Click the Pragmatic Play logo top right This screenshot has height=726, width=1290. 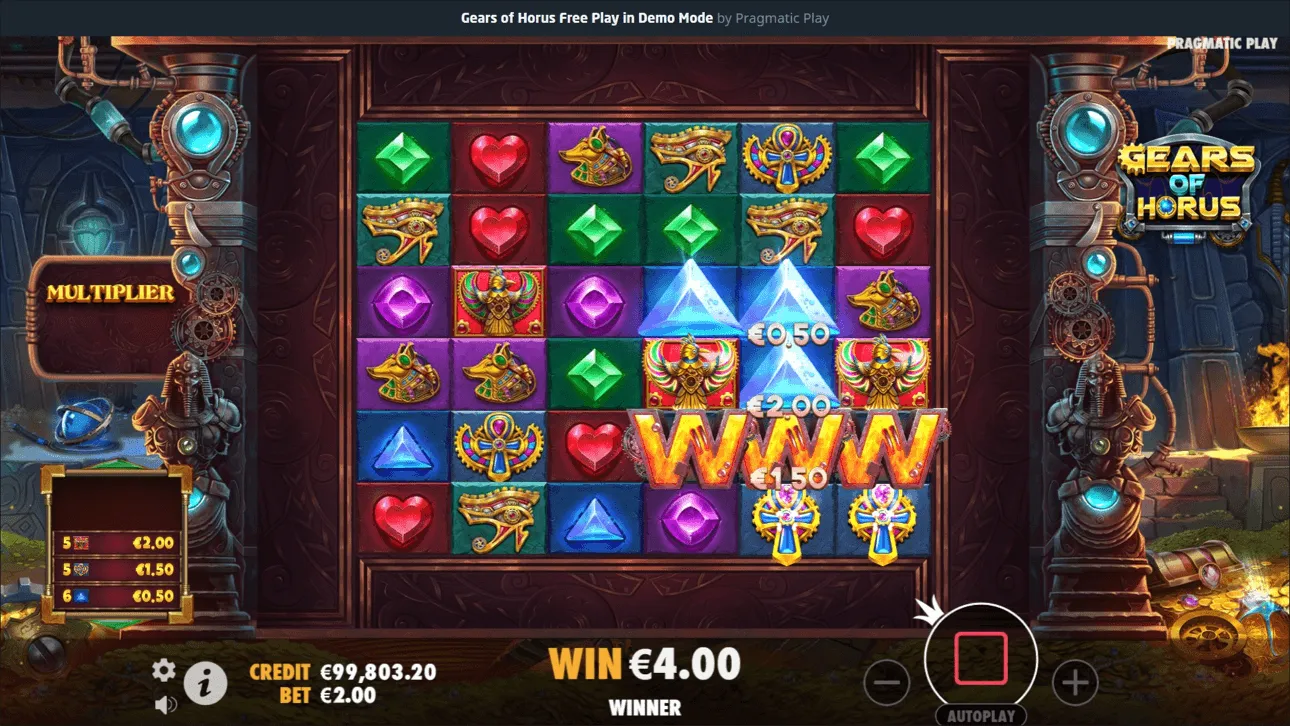[1222, 43]
